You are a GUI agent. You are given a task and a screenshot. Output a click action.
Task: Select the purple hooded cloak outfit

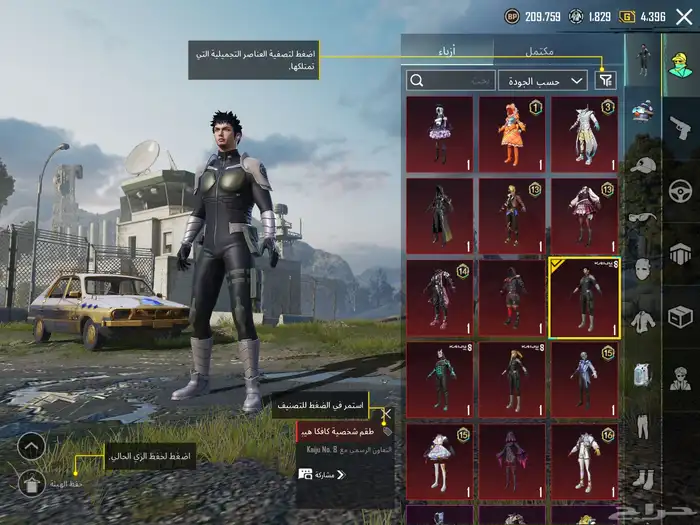click(512, 462)
